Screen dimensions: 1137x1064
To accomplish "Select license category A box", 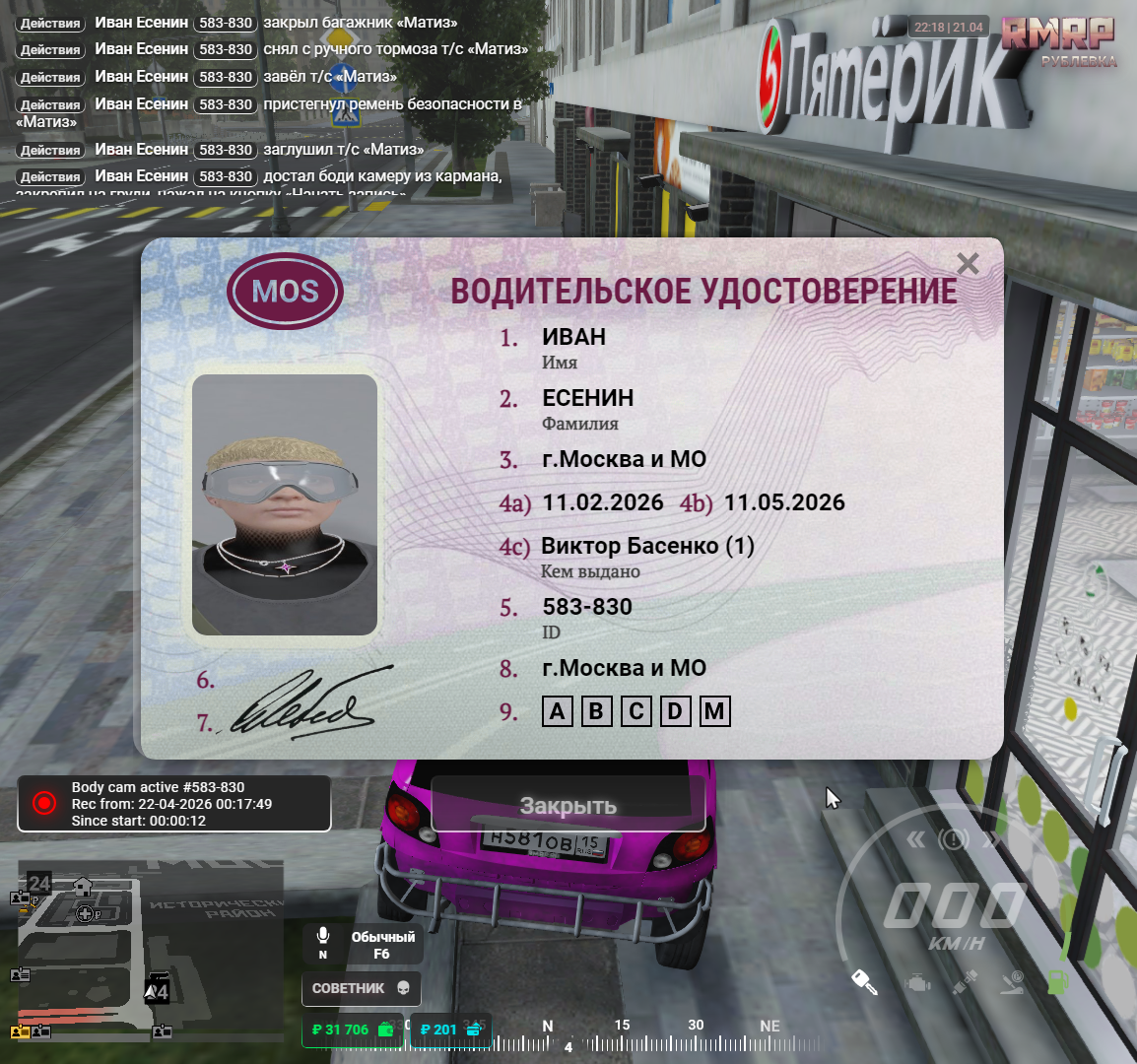I will pyautogui.click(x=558, y=711).
